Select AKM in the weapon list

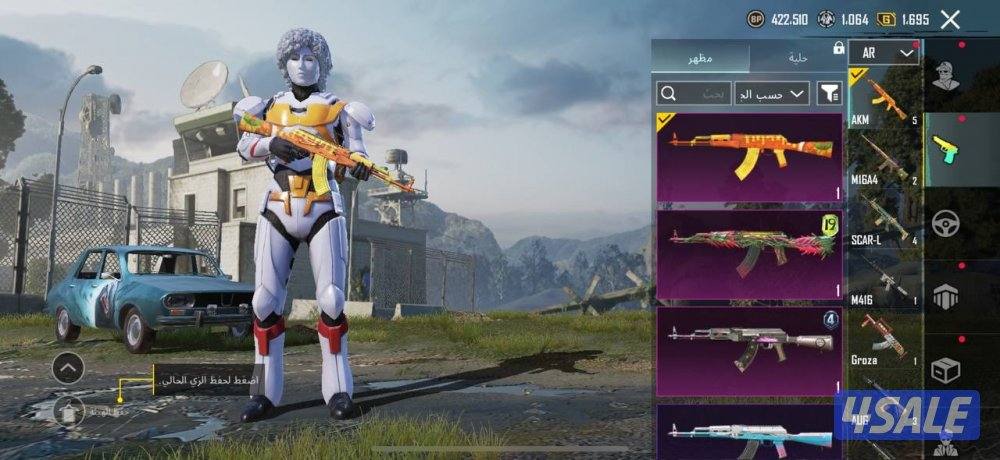tap(884, 101)
